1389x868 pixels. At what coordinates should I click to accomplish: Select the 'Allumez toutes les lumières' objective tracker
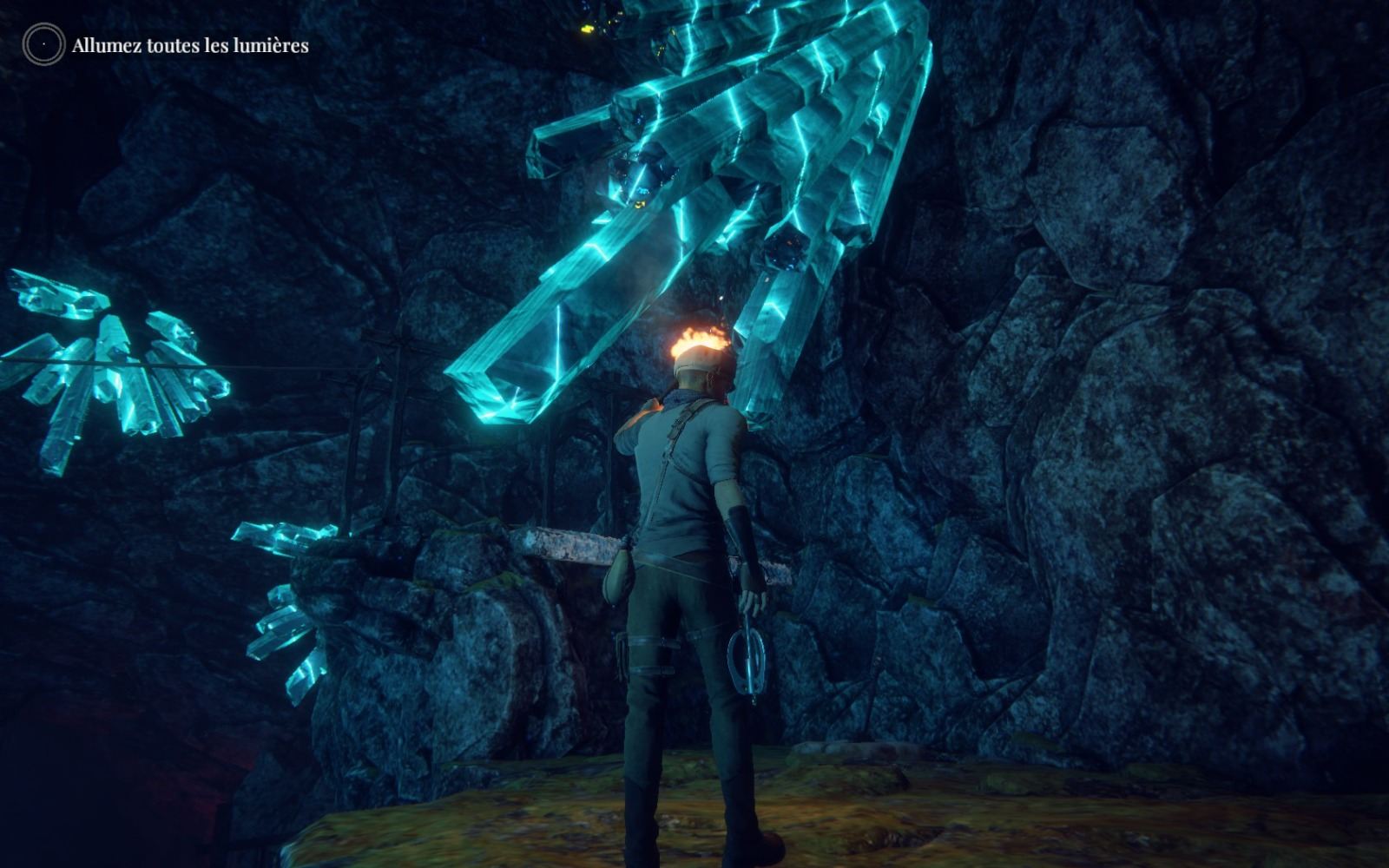tap(190, 45)
